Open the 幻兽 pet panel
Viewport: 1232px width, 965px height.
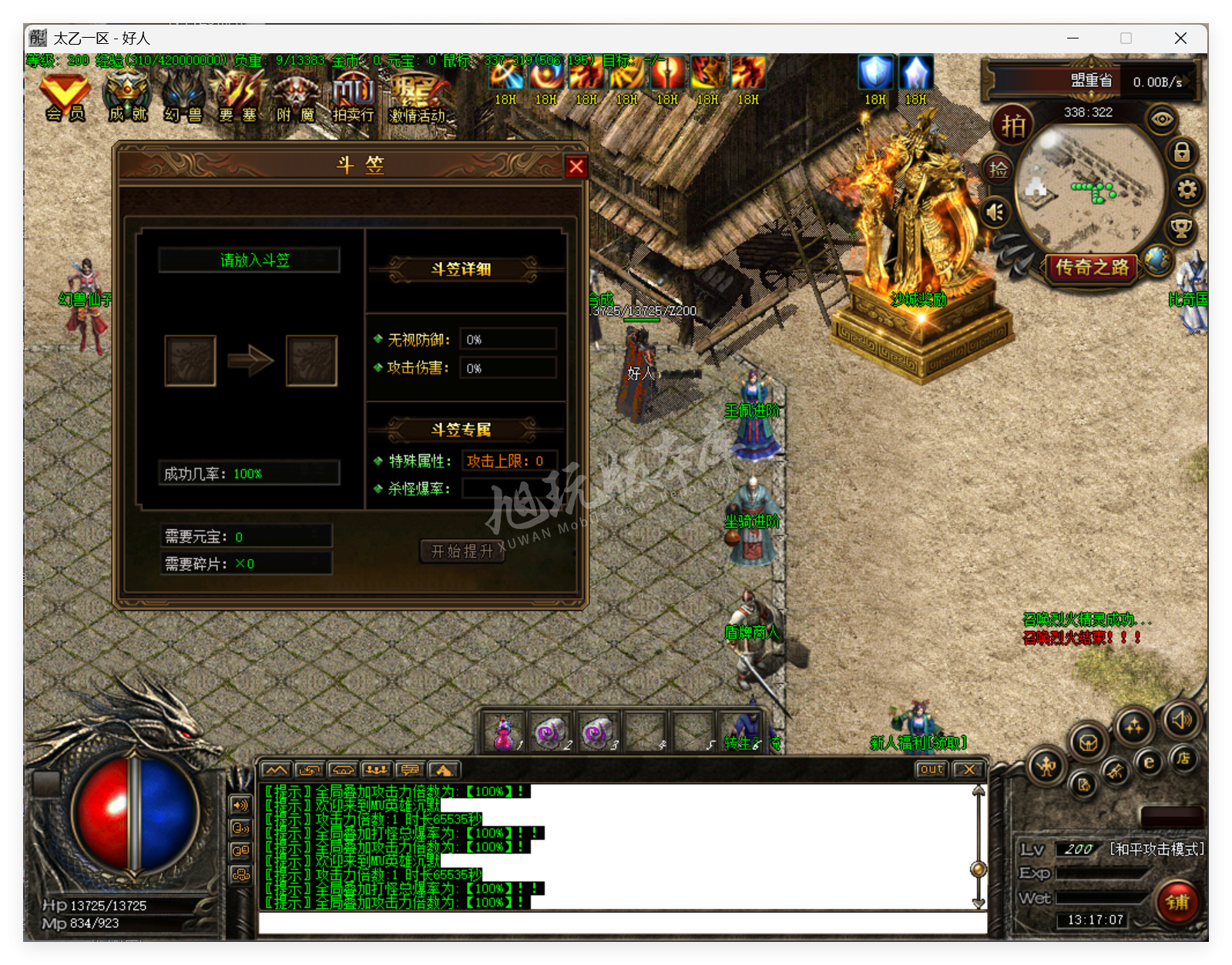coord(183,96)
